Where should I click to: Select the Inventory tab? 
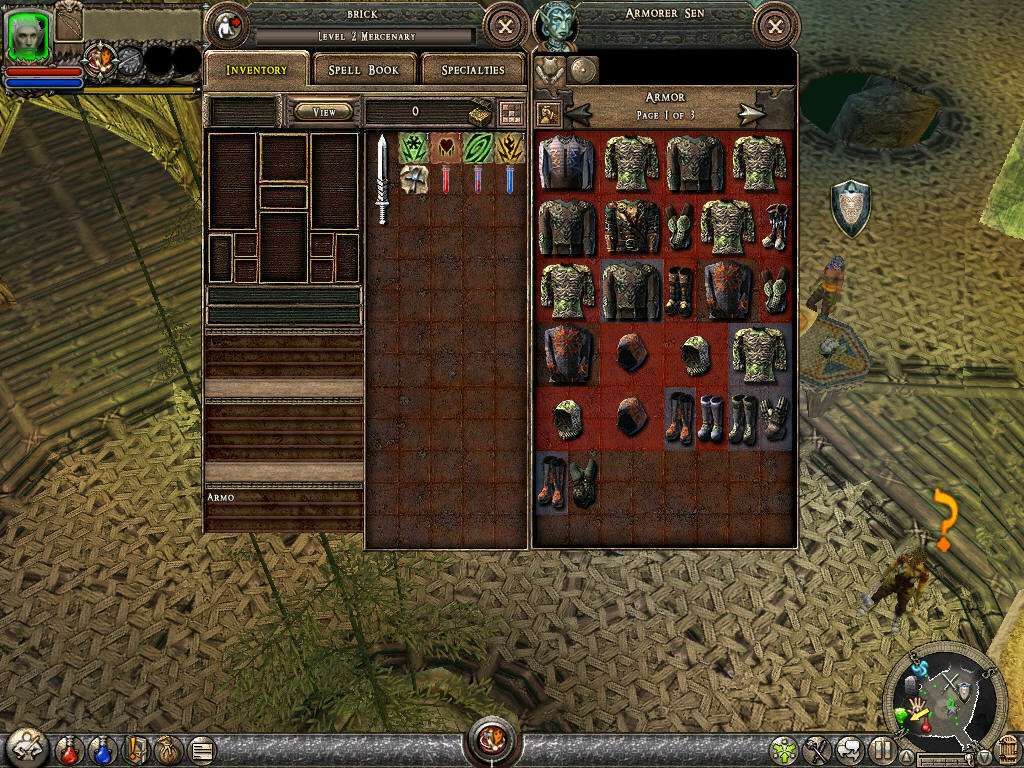(x=256, y=70)
